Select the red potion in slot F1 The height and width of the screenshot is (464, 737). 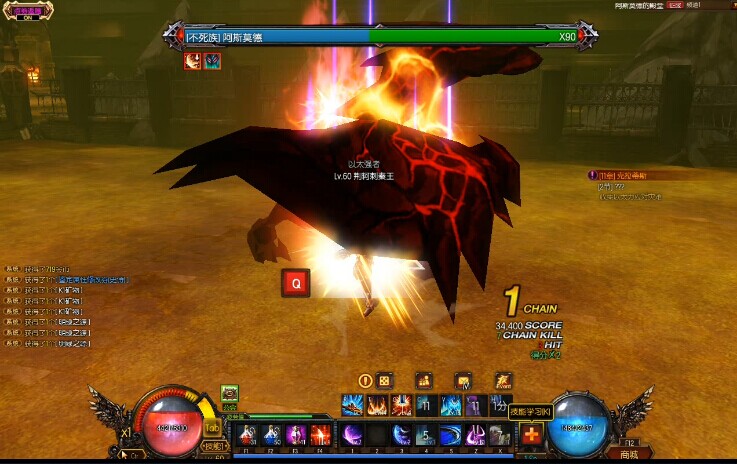click(x=246, y=435)
